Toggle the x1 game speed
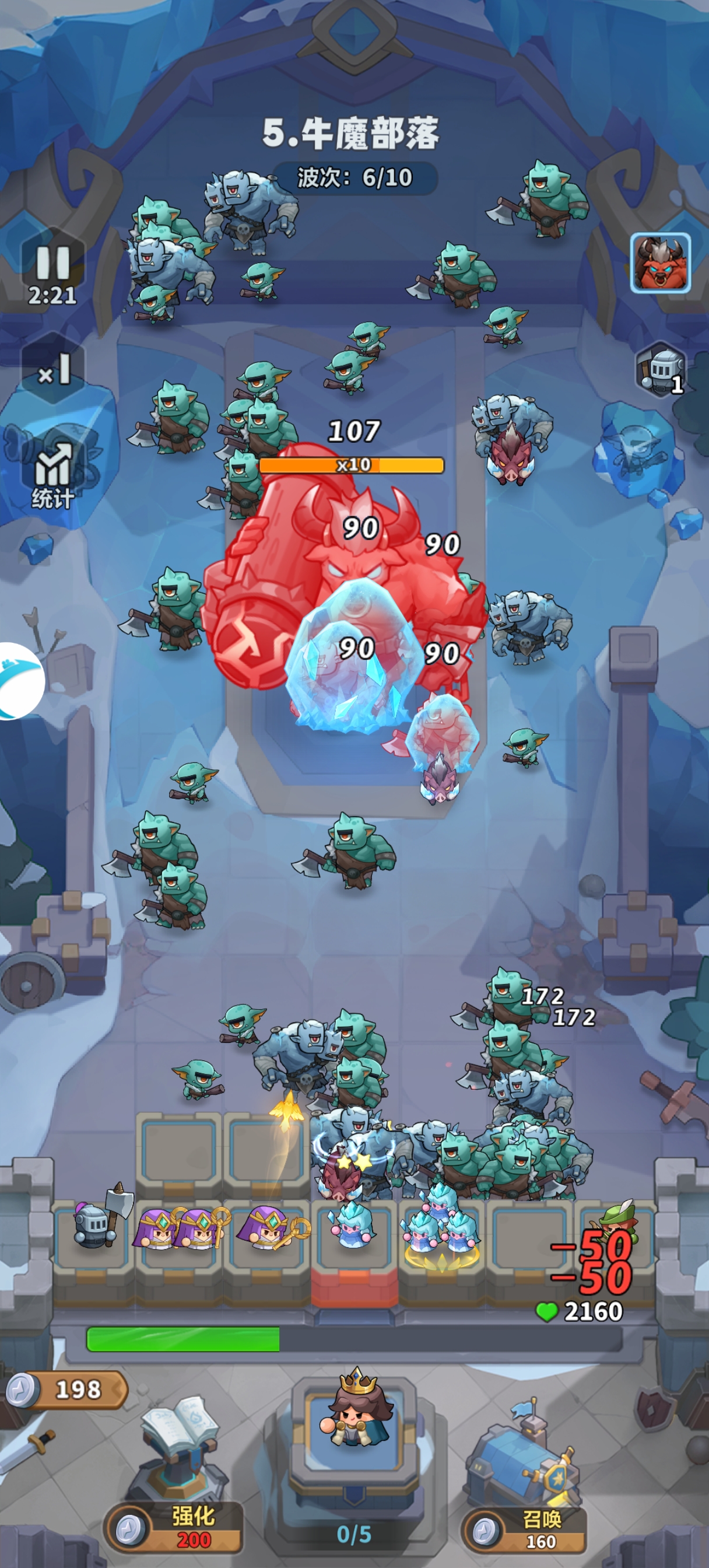 pyautogui.click(x=54, y=369)
